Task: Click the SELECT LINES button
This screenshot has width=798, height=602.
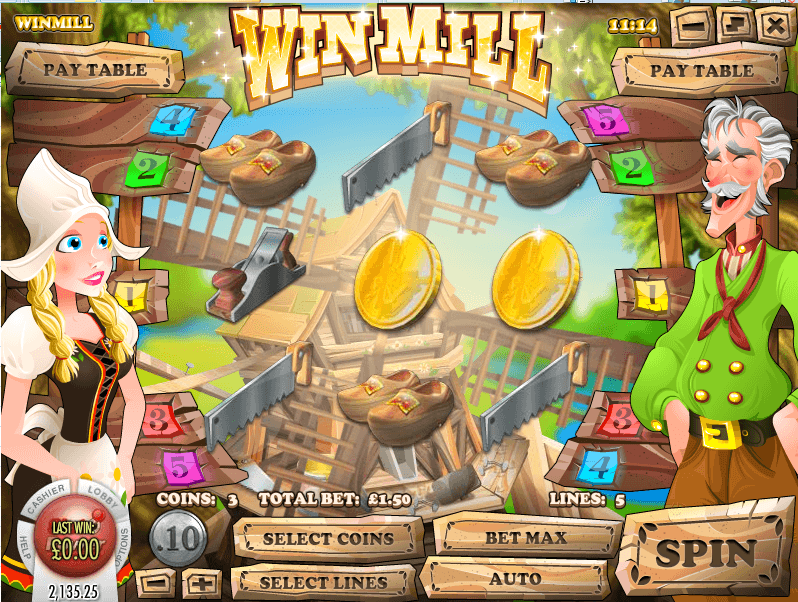Action: pos(323,582)
